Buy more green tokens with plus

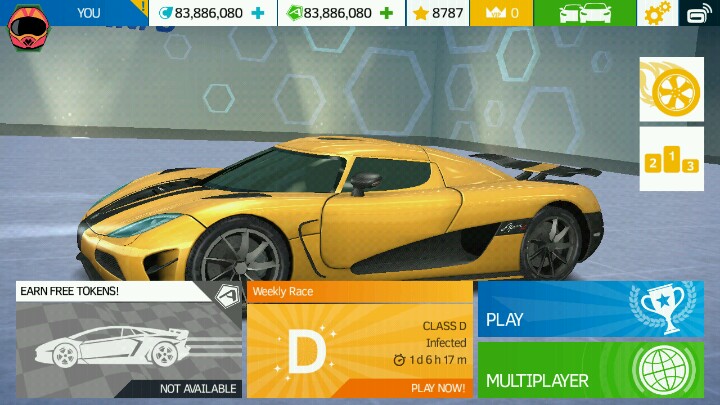pos(388,13)
